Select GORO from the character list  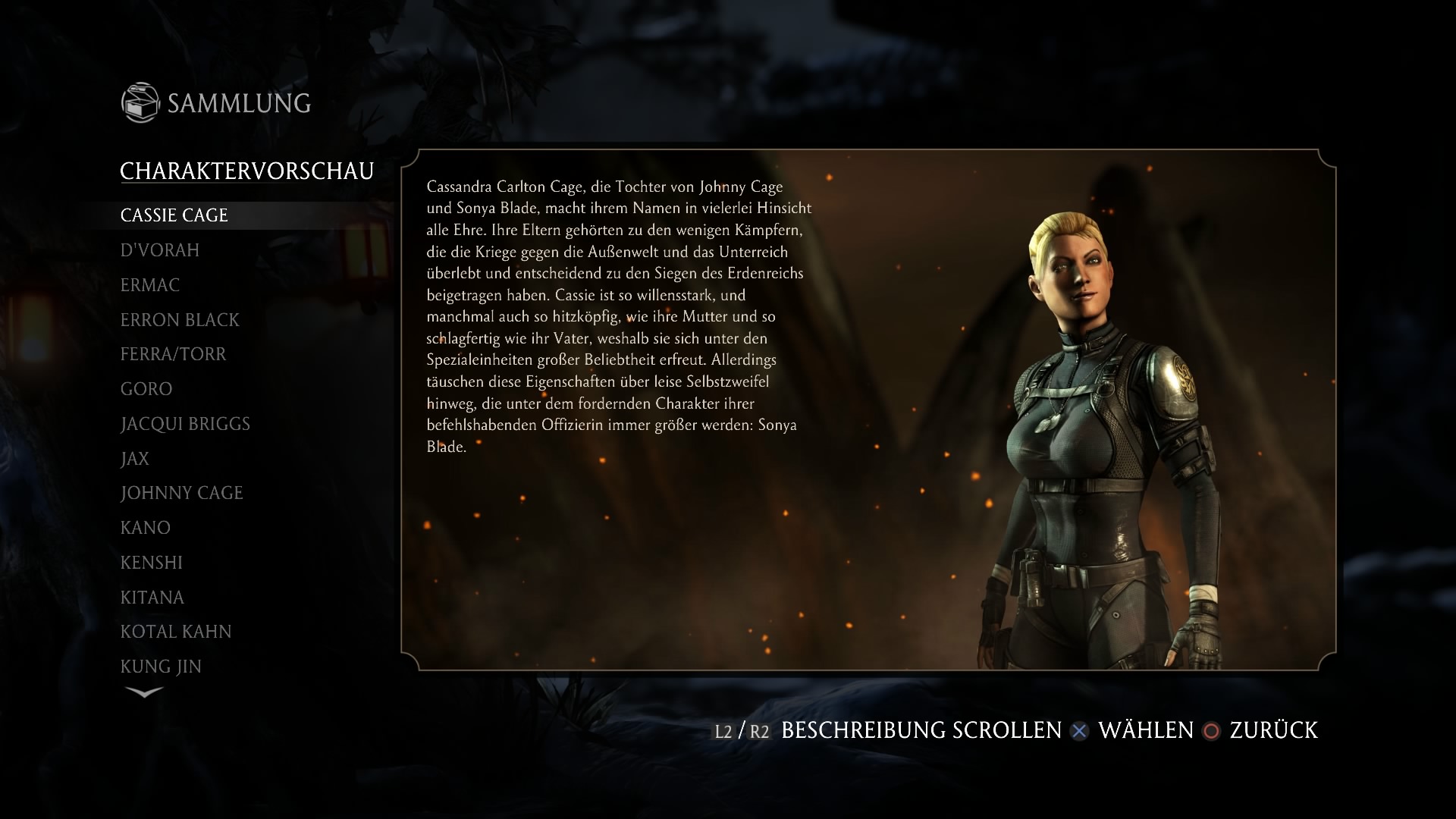point(147,388)
